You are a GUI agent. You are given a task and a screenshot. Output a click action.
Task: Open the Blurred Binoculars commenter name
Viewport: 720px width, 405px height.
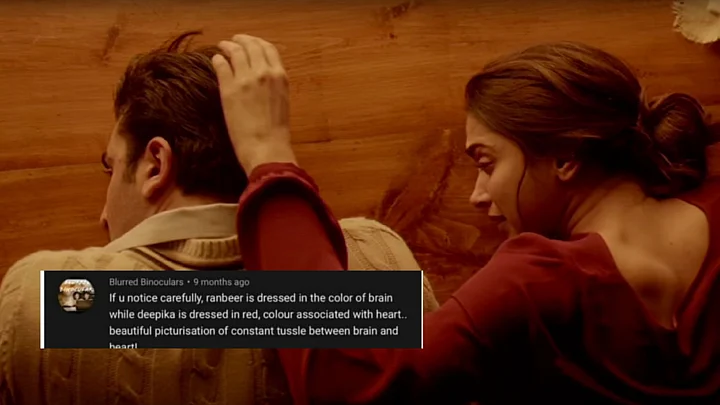point(146,282)
